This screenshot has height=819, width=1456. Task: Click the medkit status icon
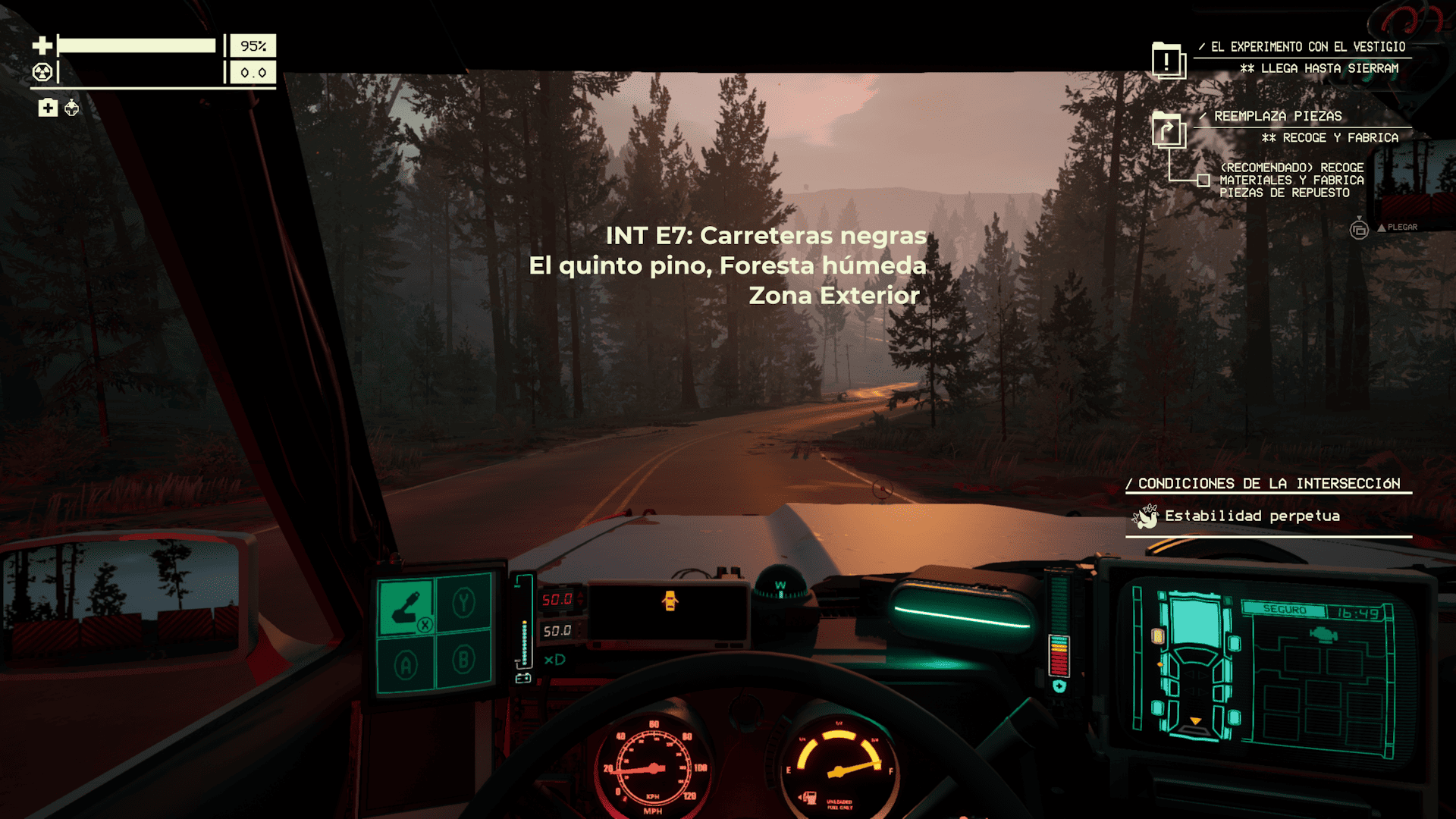click(x=48, y=108)
